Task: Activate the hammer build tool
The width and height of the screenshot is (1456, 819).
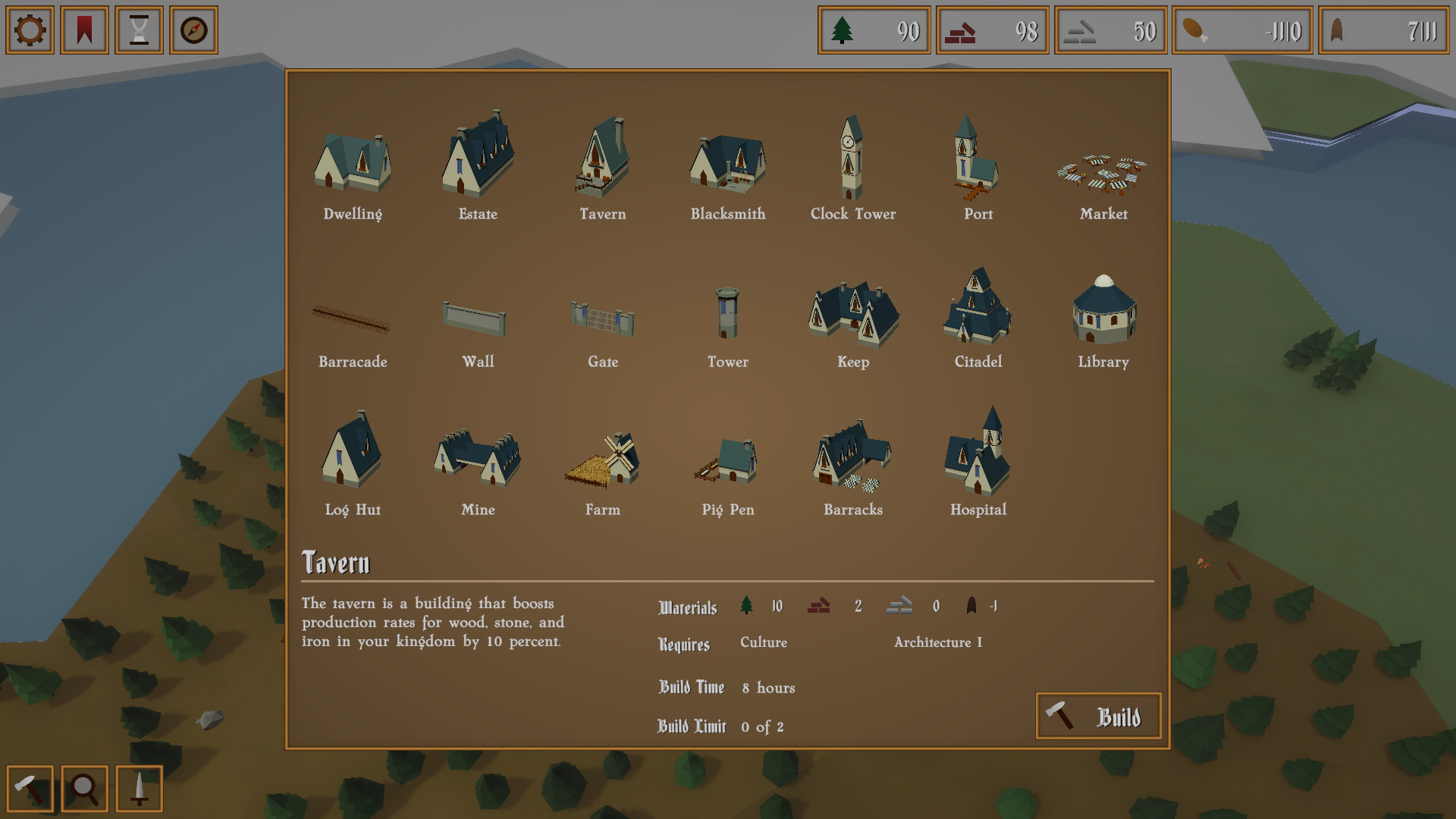Action: point(30,789)
